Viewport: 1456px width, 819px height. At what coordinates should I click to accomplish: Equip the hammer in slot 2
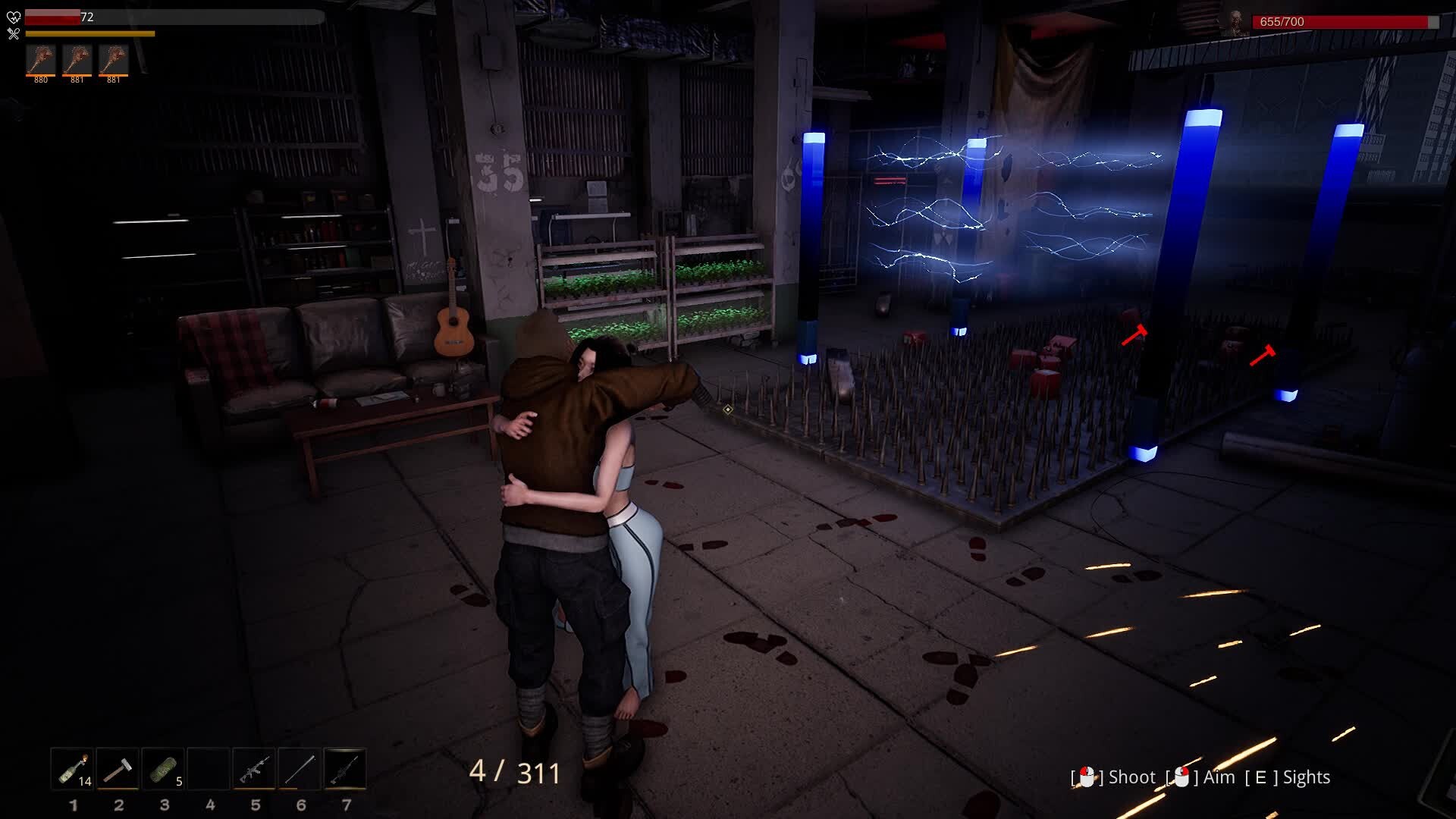[118, 769]
